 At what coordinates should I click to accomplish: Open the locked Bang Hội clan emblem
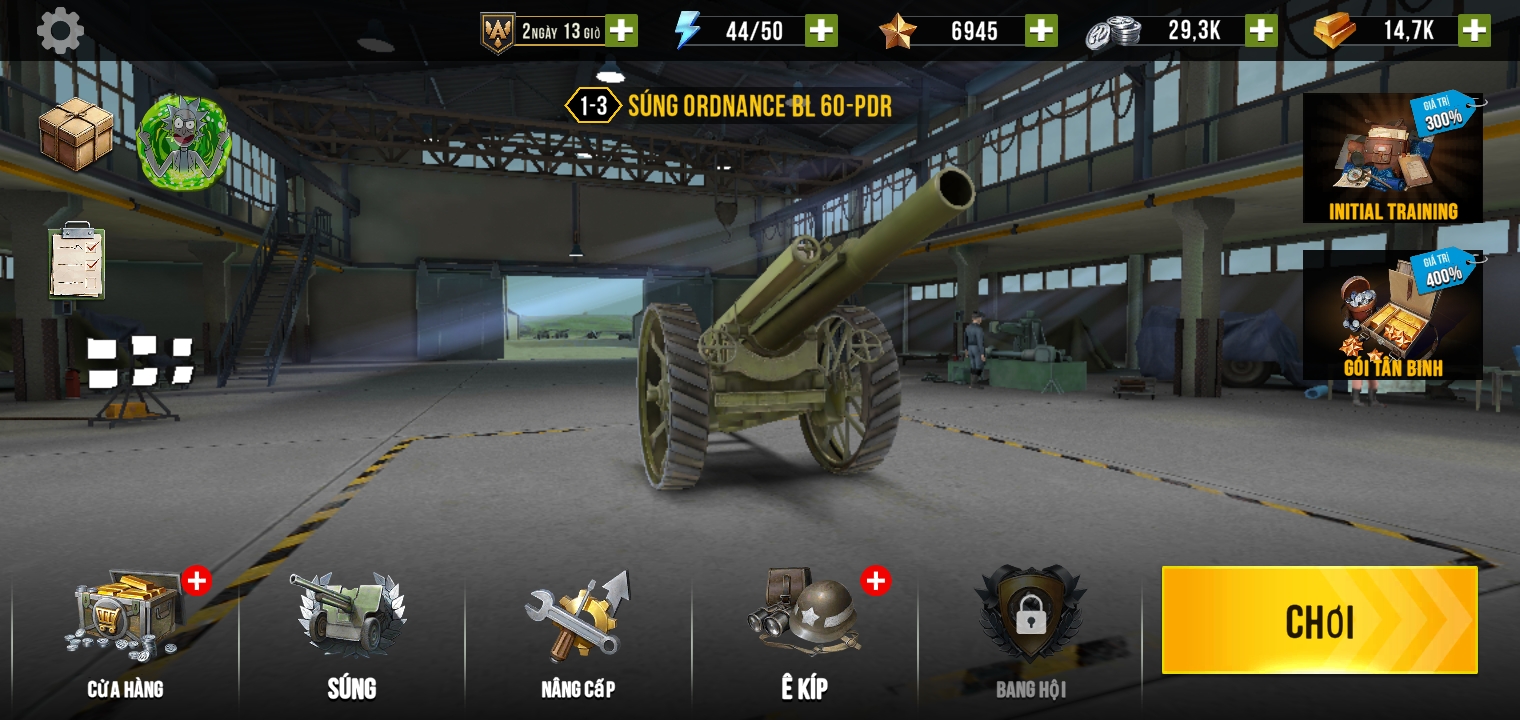(1030, 615)
